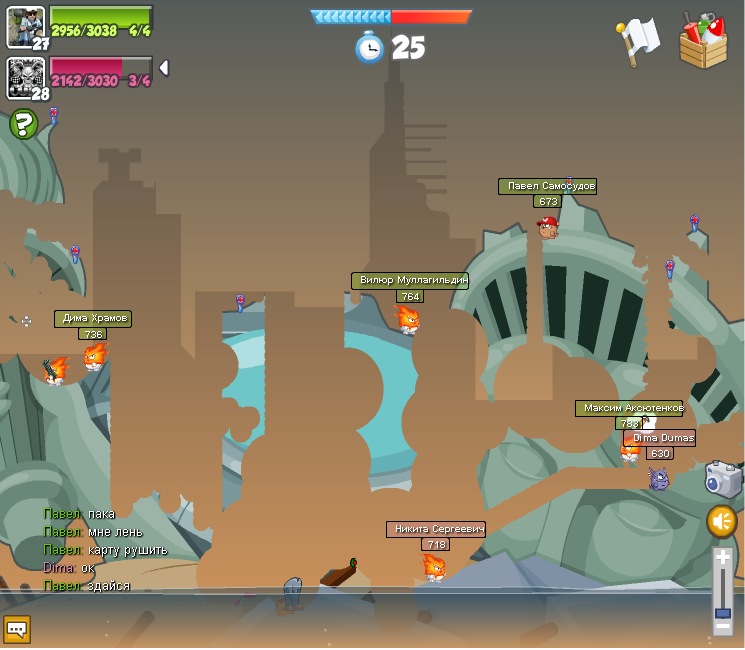
Task: Zoom out with the minus button
Action: [722, 626]
